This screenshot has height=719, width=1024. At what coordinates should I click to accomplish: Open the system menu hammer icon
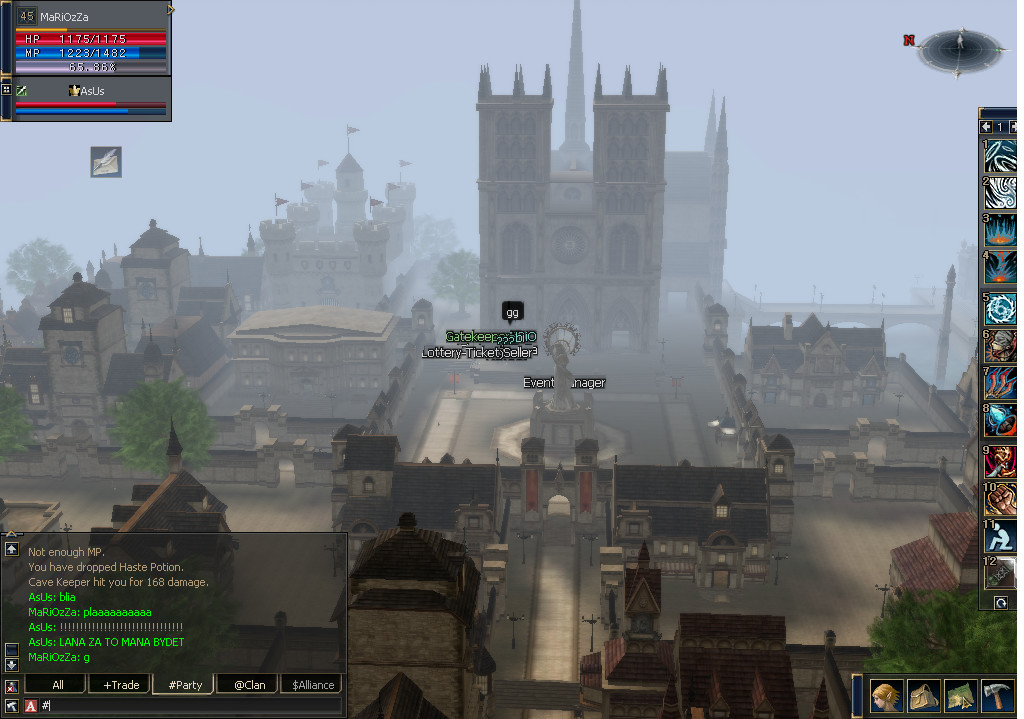999,695
